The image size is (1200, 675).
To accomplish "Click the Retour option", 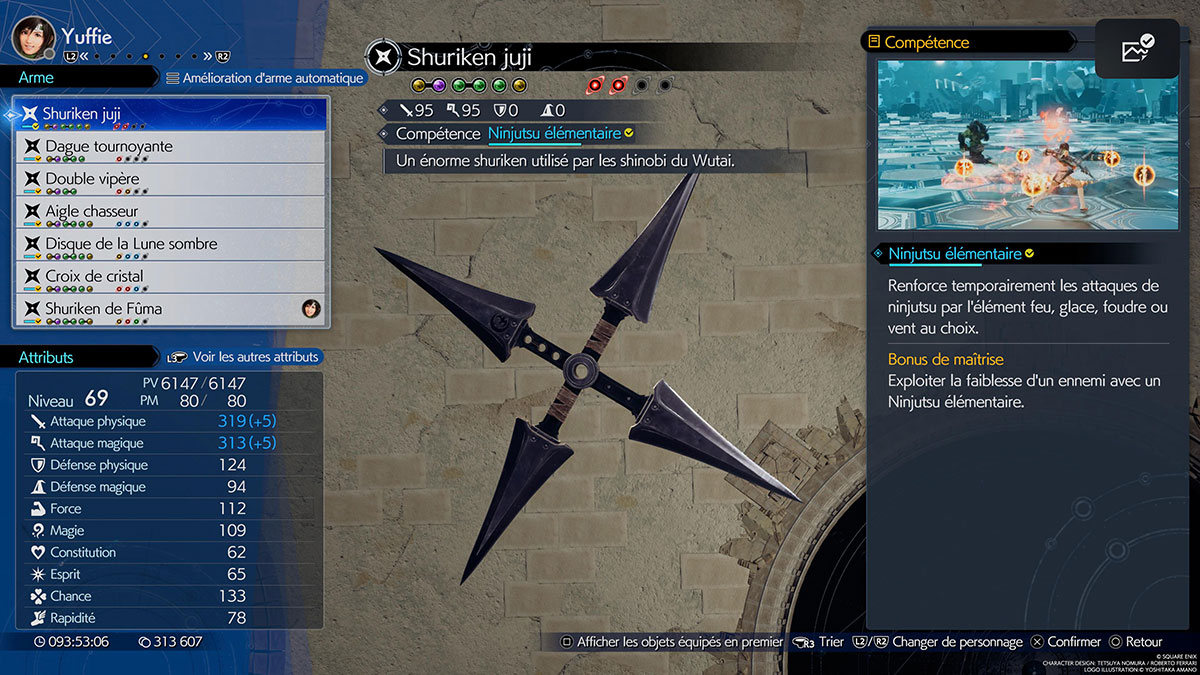I will [1135, 642].
